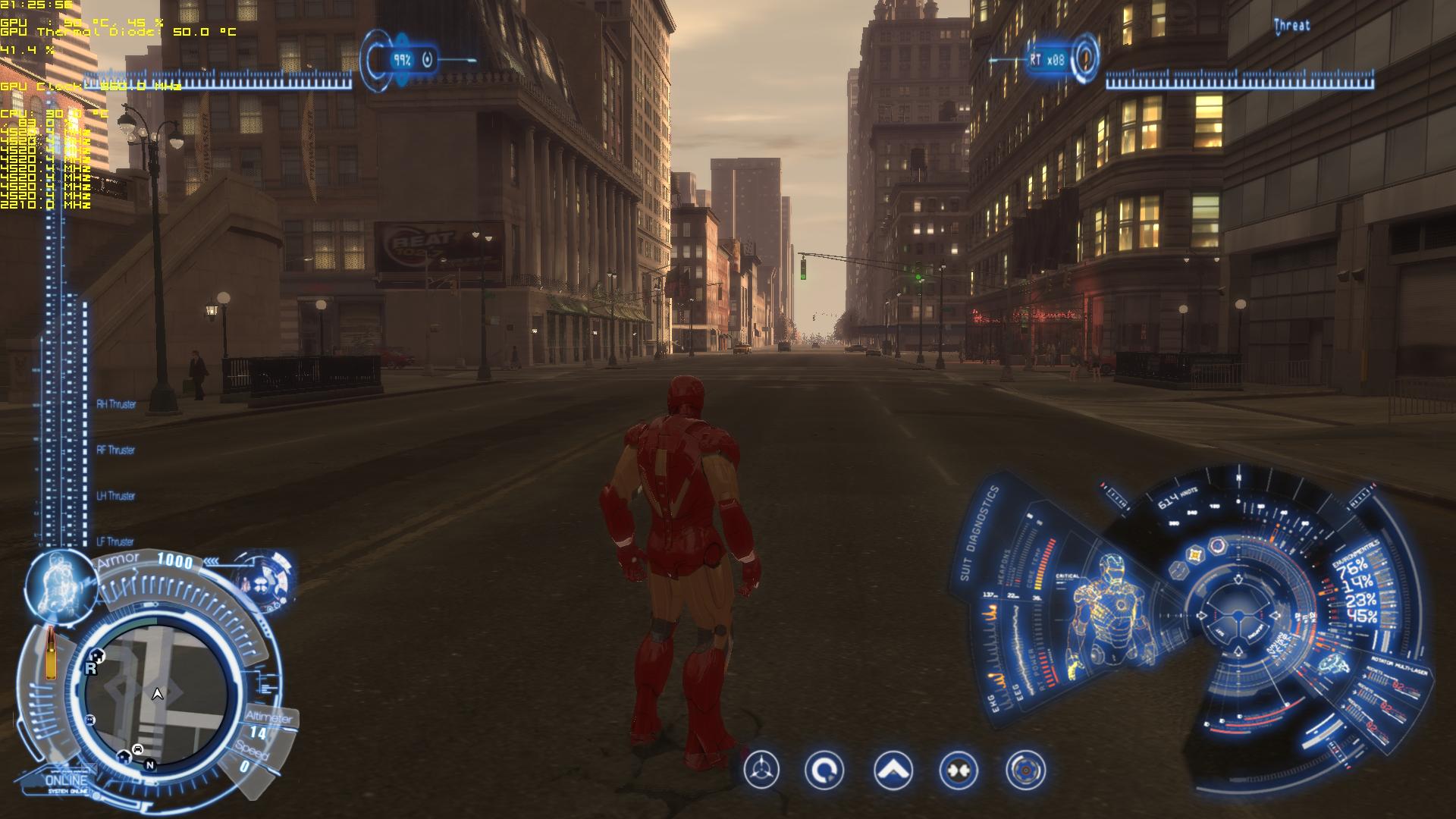Click the small circular radar next to Armor
The image size is (1456, 819).
265,581
